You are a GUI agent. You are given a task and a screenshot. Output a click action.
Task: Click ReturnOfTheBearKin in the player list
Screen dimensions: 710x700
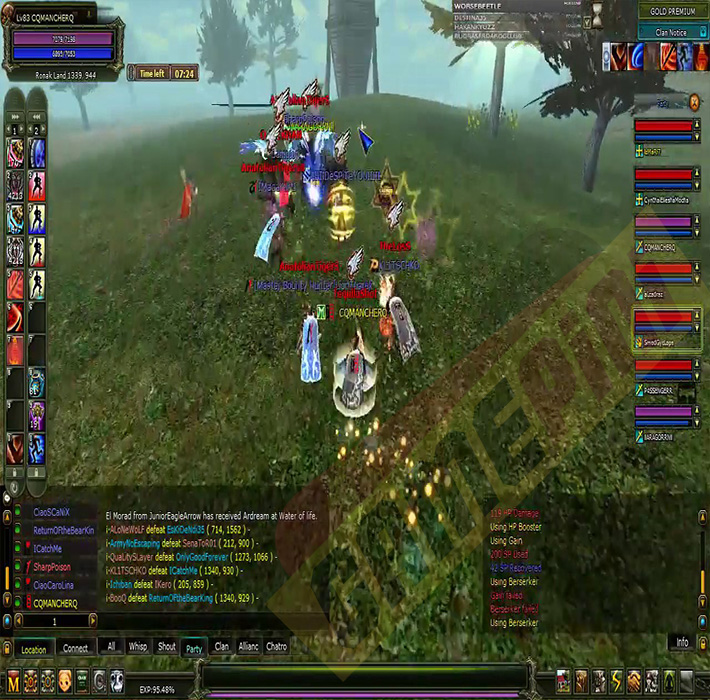62,531
